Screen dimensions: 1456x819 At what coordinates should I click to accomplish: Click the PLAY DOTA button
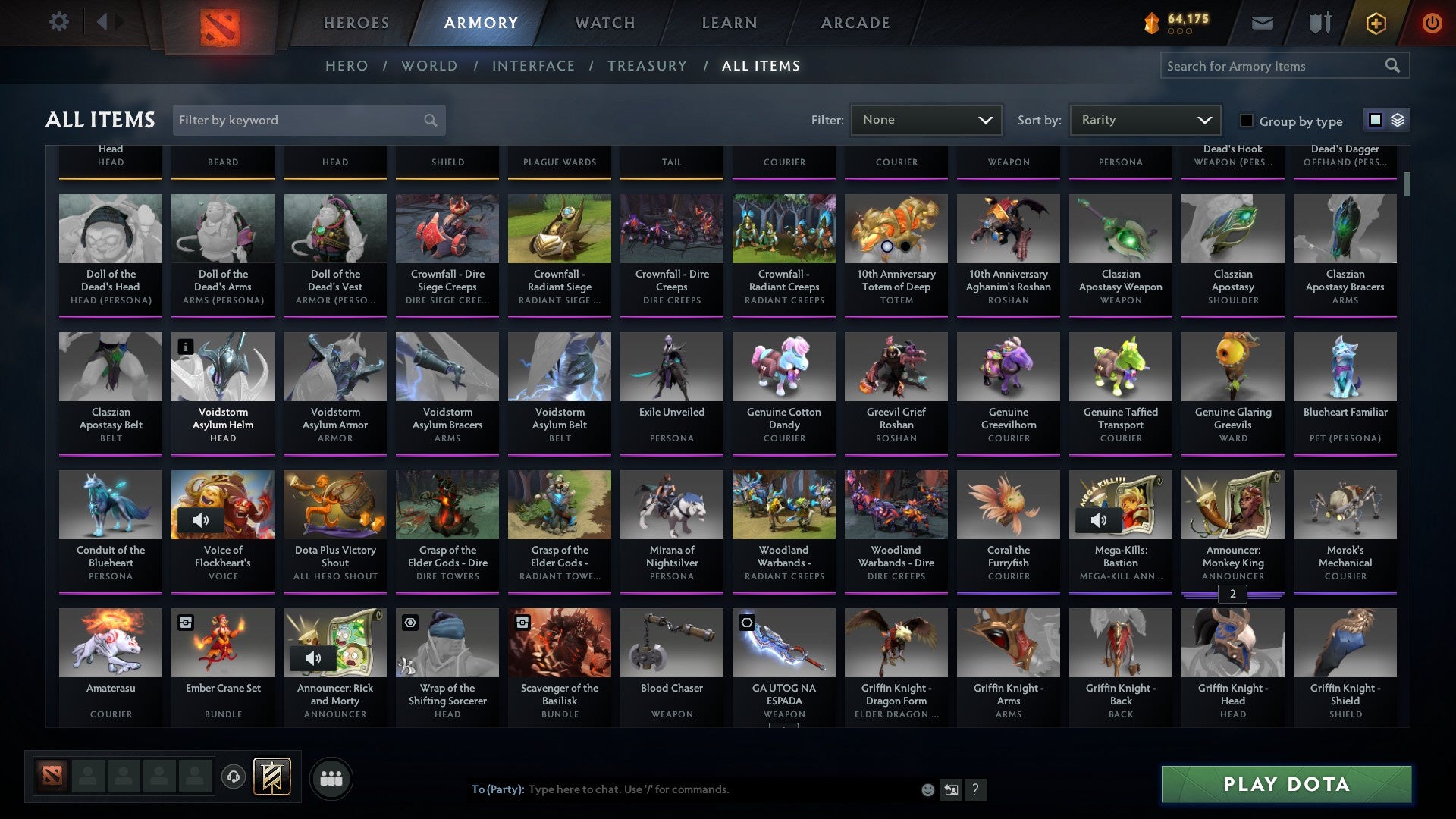[1285, 785]
